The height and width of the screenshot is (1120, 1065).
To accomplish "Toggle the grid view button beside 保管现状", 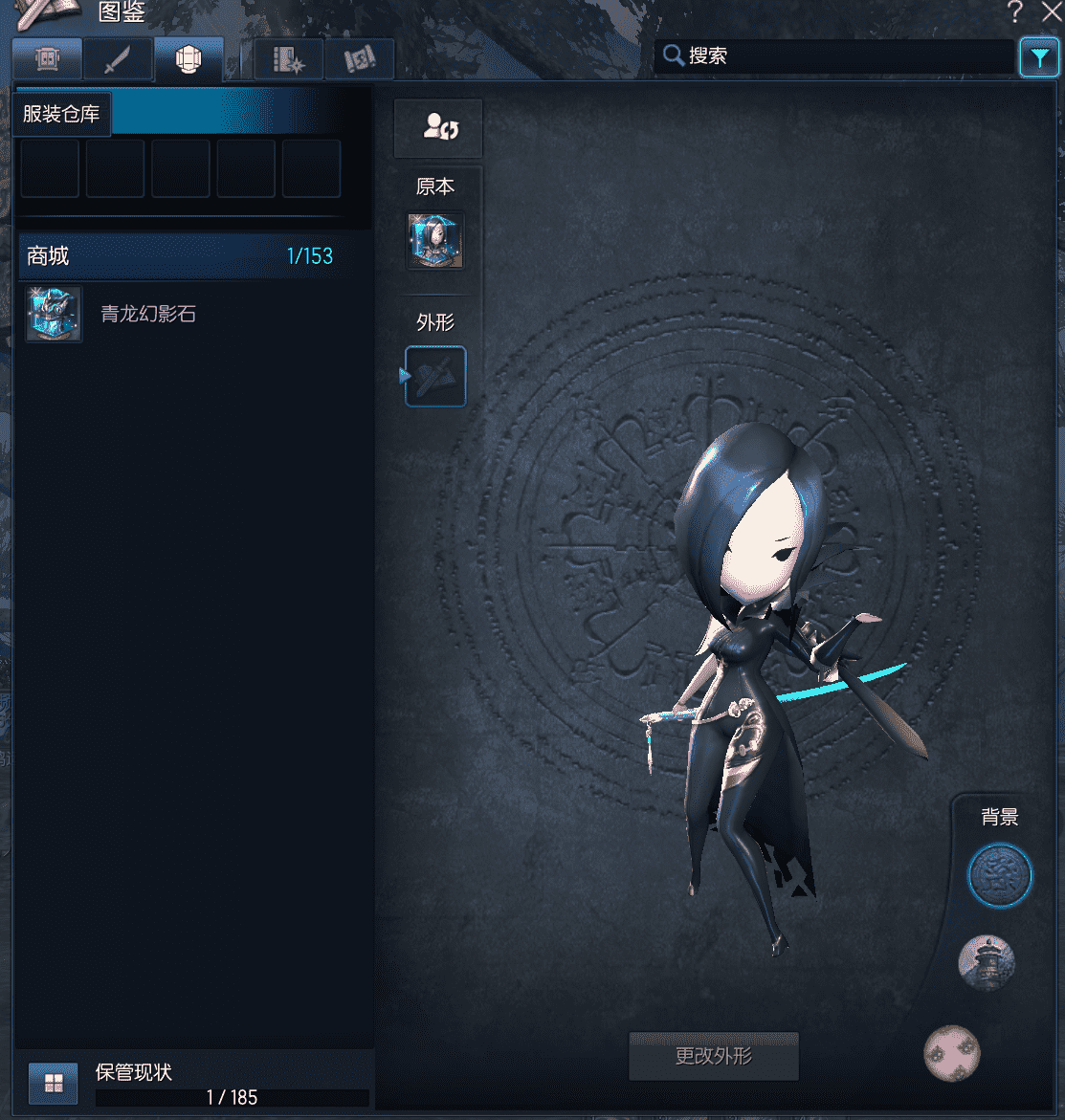I will point(54,1084).
